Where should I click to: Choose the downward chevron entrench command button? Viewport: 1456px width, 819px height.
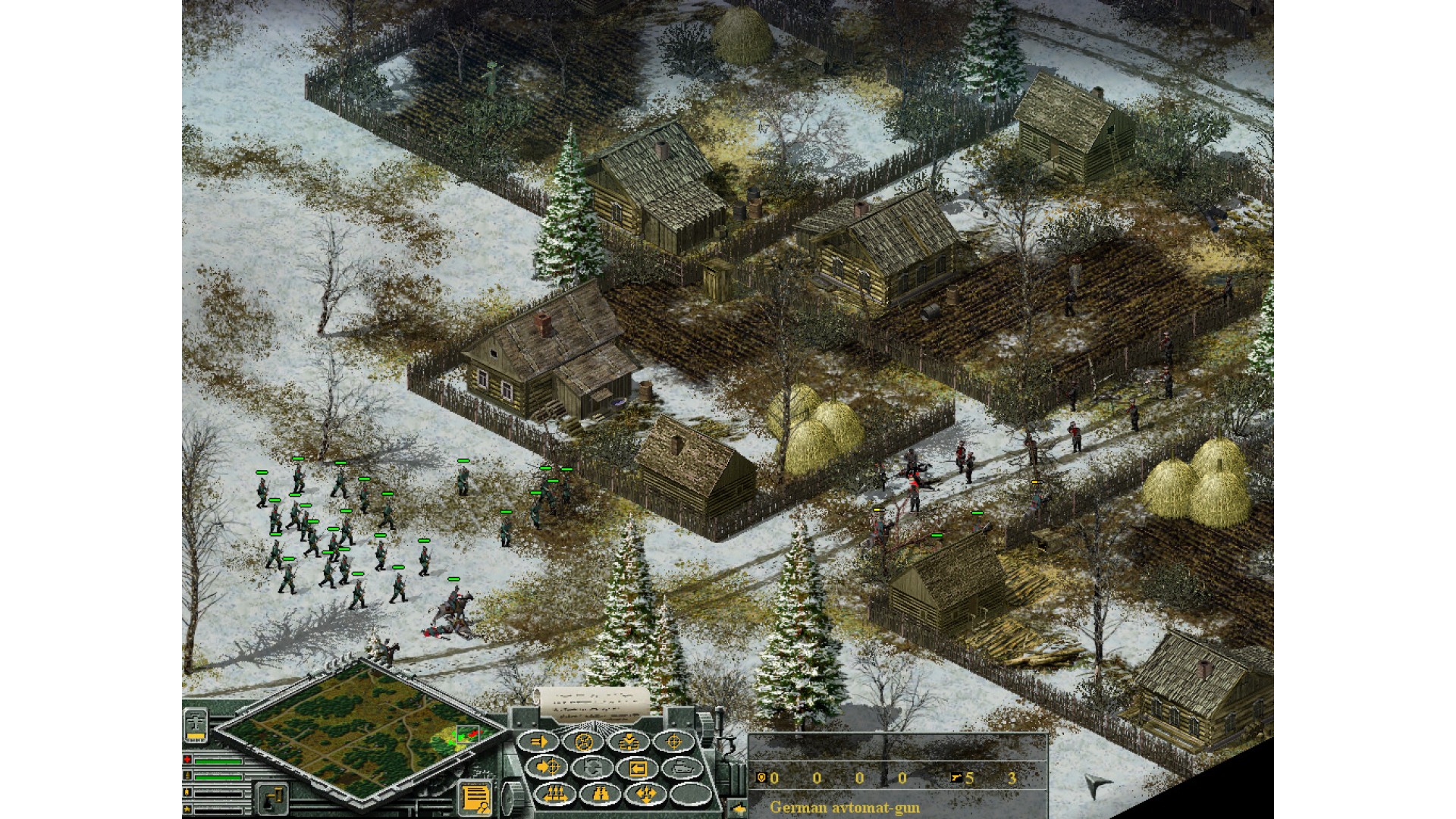628,741
